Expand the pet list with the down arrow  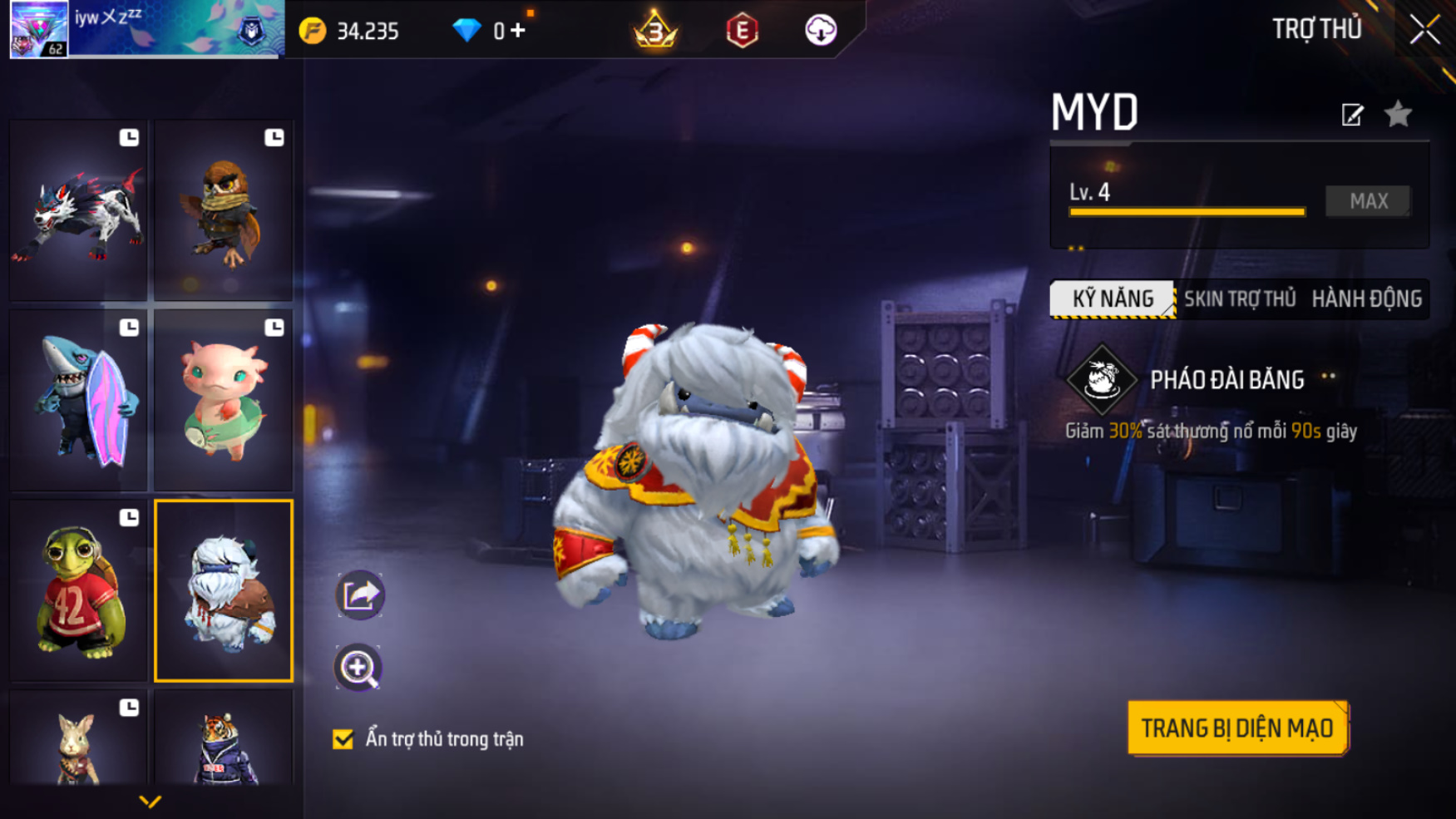(x=150, y=802)
